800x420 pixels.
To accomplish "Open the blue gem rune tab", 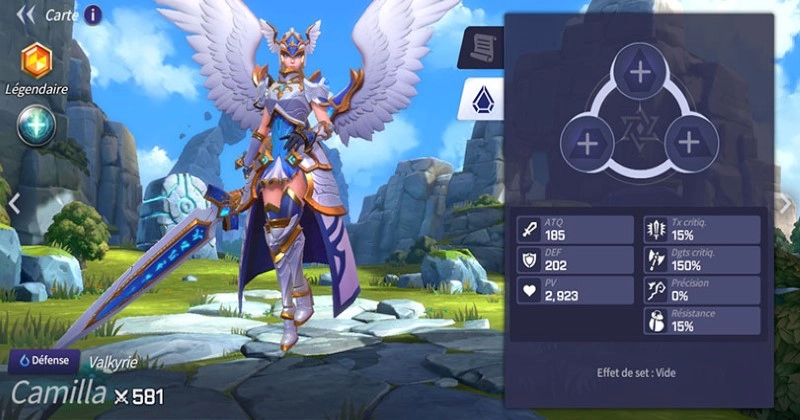I will 479,100.
